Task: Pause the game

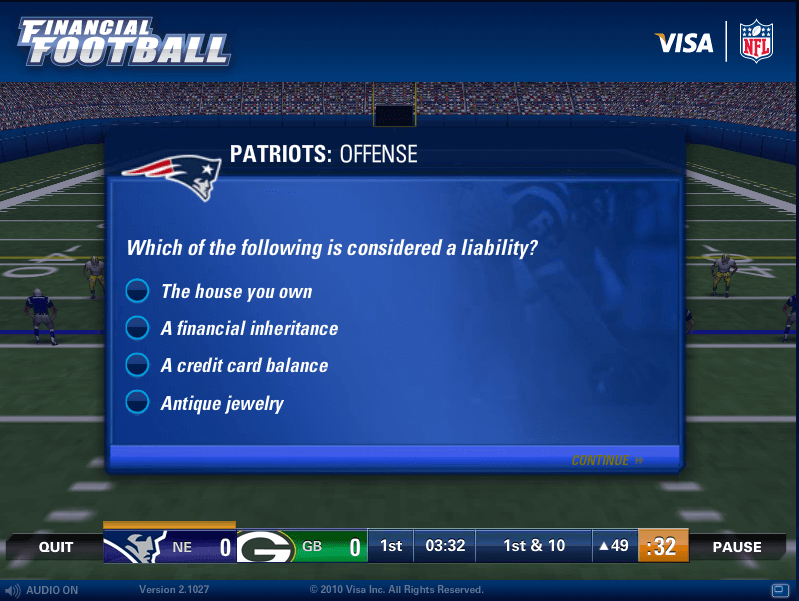Action: click(737, 547)
